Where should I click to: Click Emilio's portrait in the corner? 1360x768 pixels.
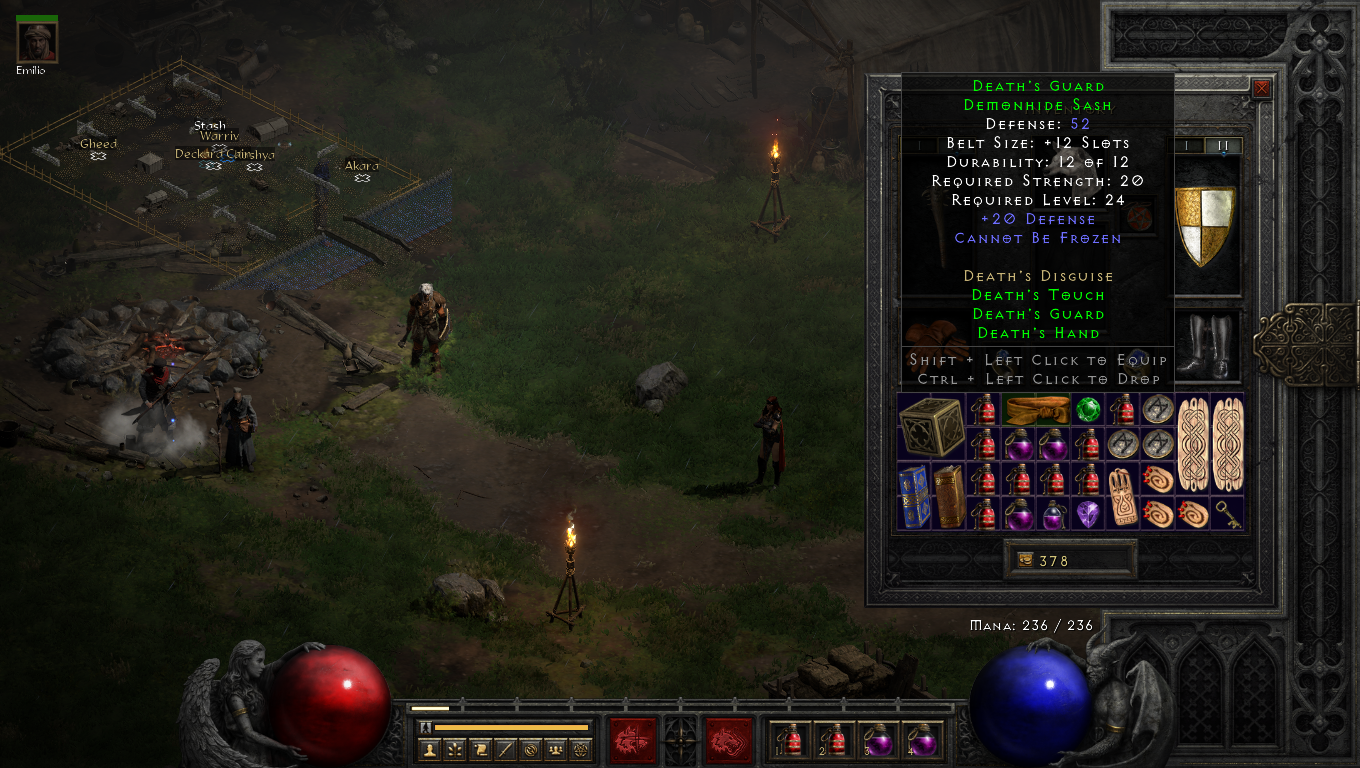click(x=37, y=42)
